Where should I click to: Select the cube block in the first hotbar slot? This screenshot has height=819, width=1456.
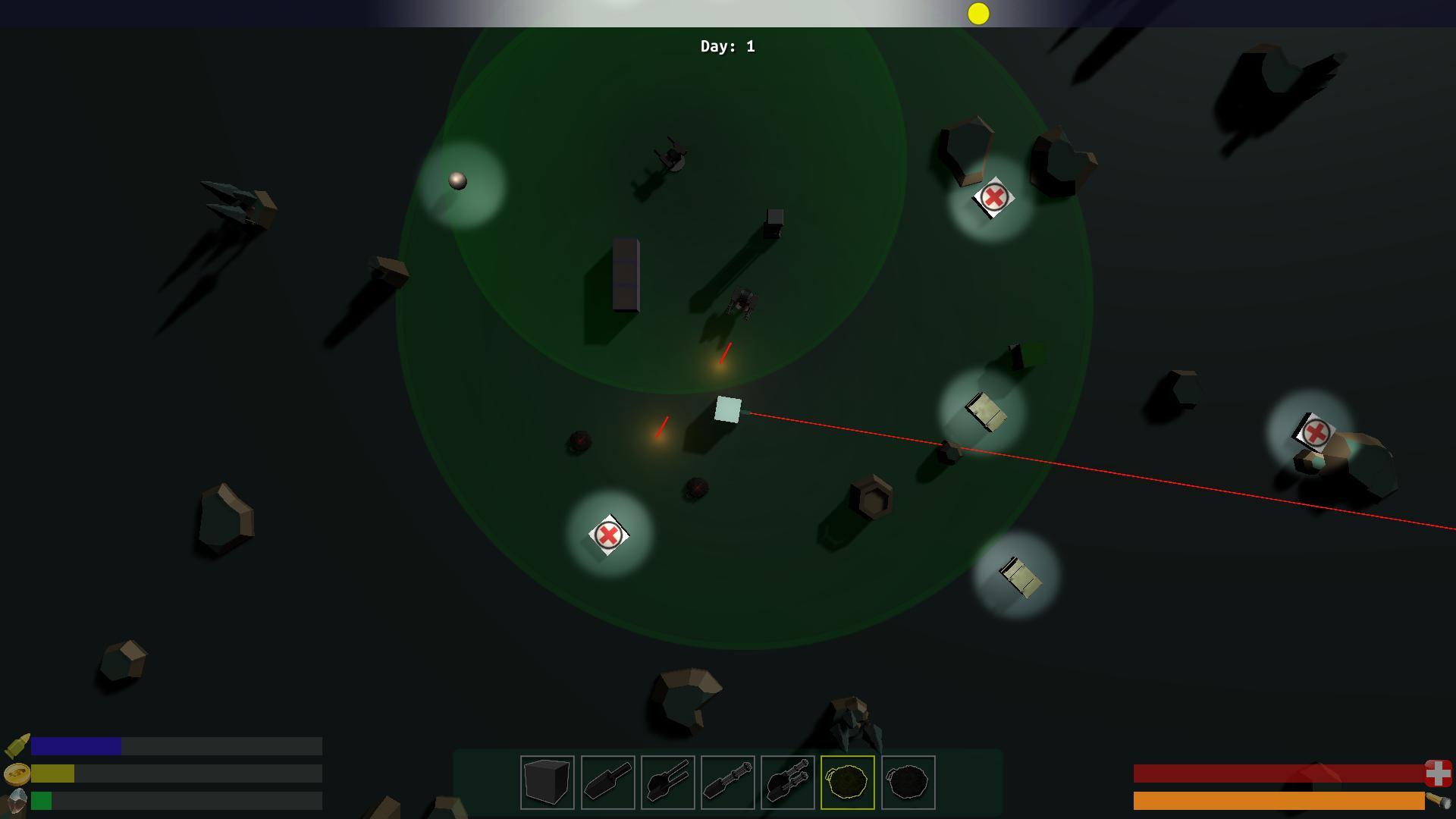[x=546, y=782]
